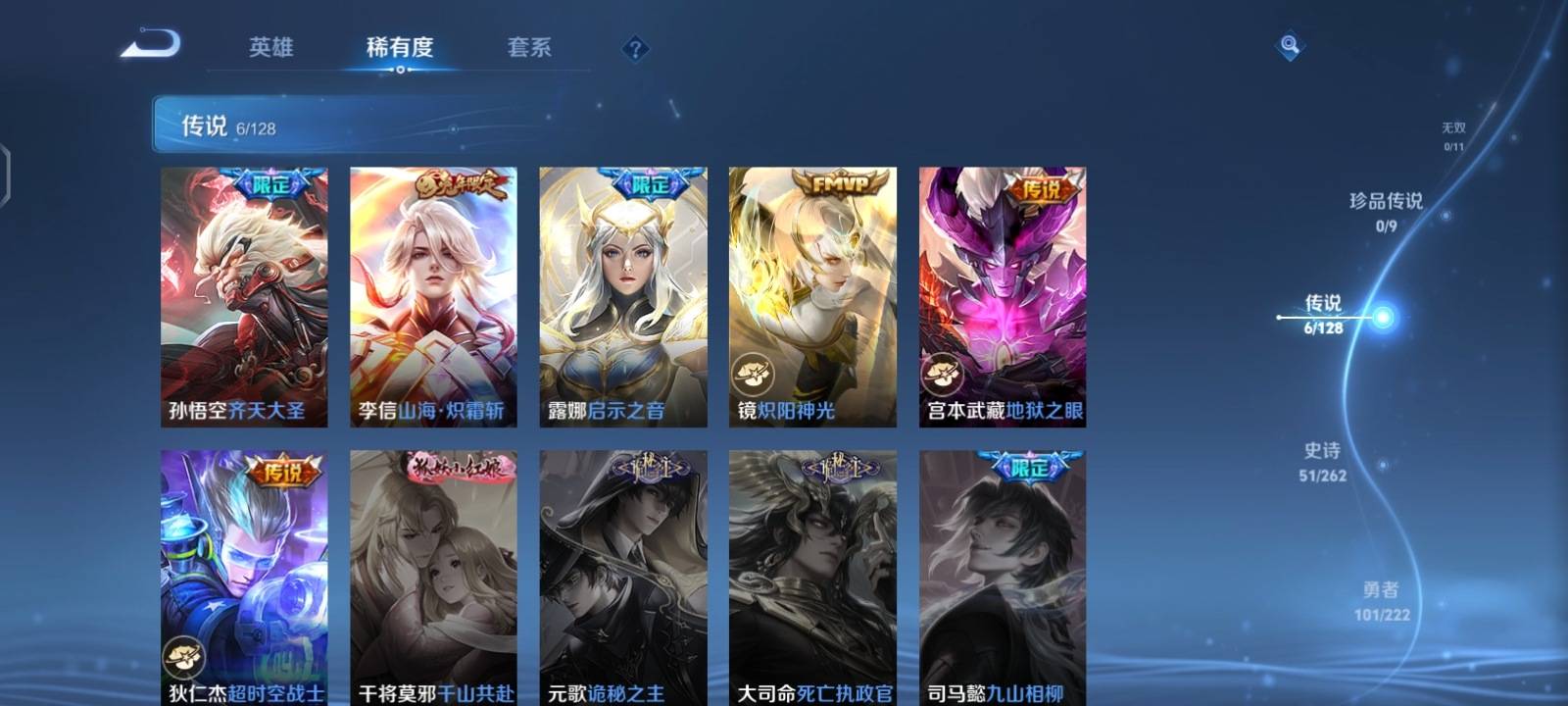
Task: Switch to the 英雄 tab
Action: point(270,47)
